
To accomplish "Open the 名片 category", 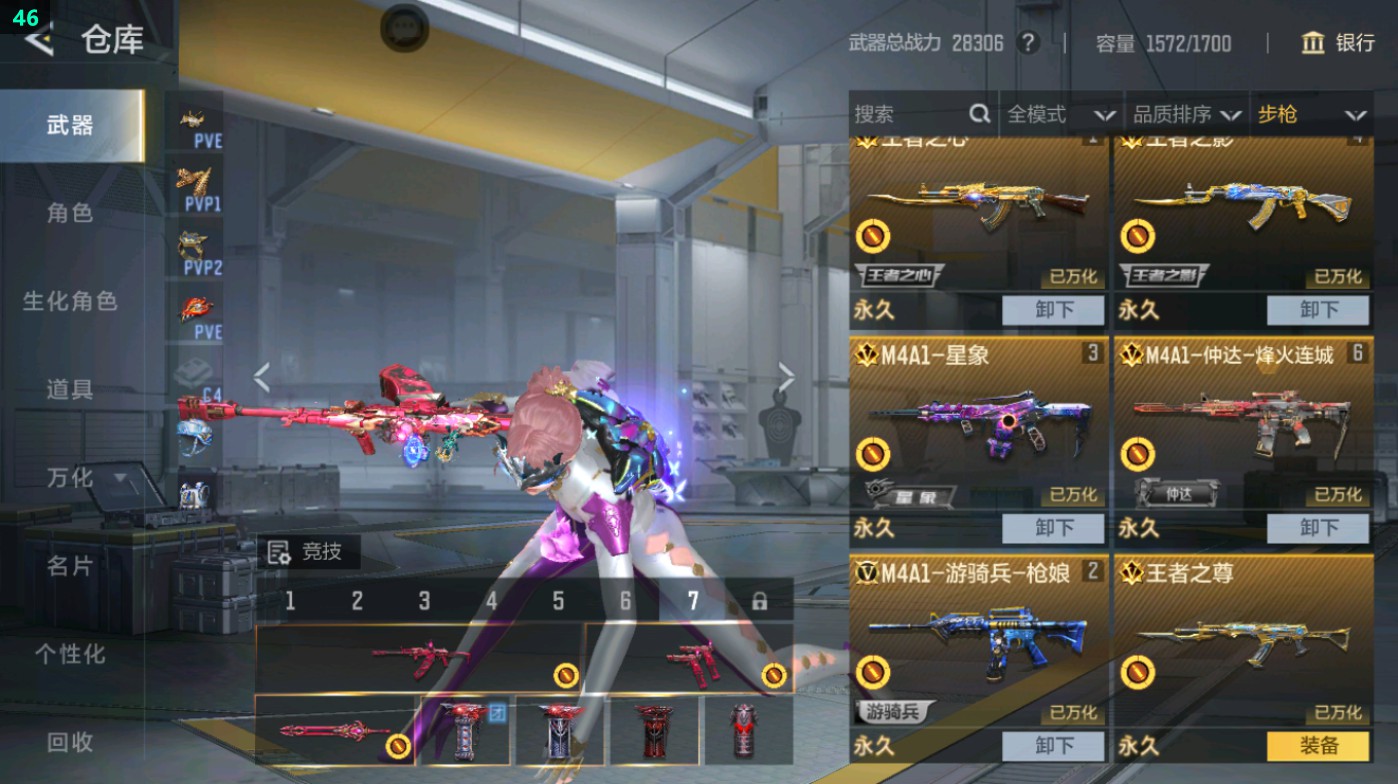I will 70,566.
